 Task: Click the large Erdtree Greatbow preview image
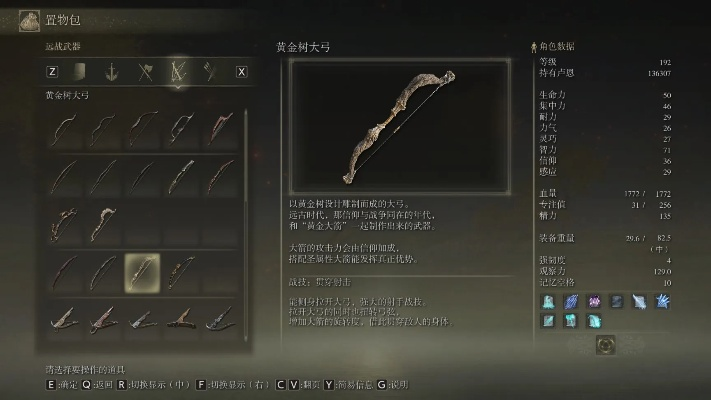click(396, 124)
